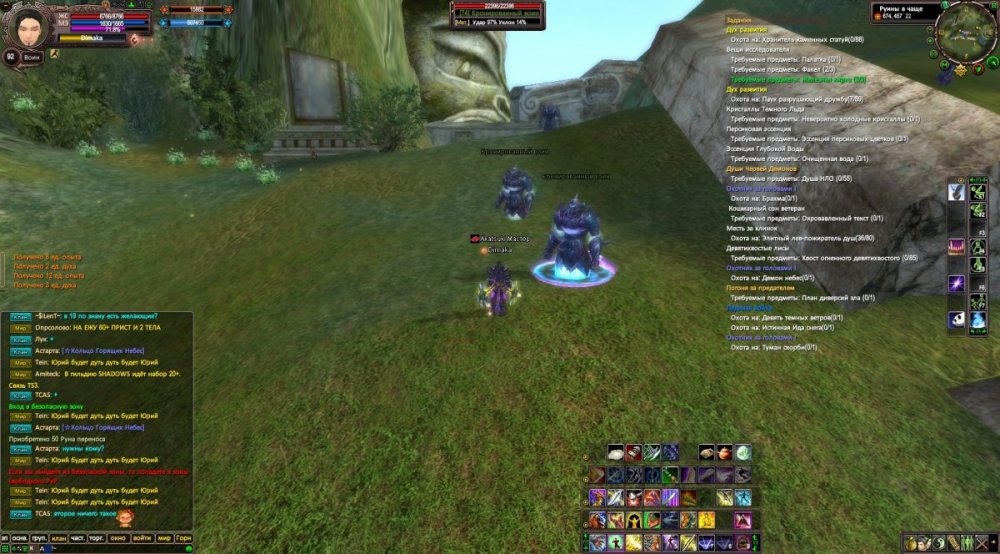Use the green jade orb item

click(x=743, y=453)
